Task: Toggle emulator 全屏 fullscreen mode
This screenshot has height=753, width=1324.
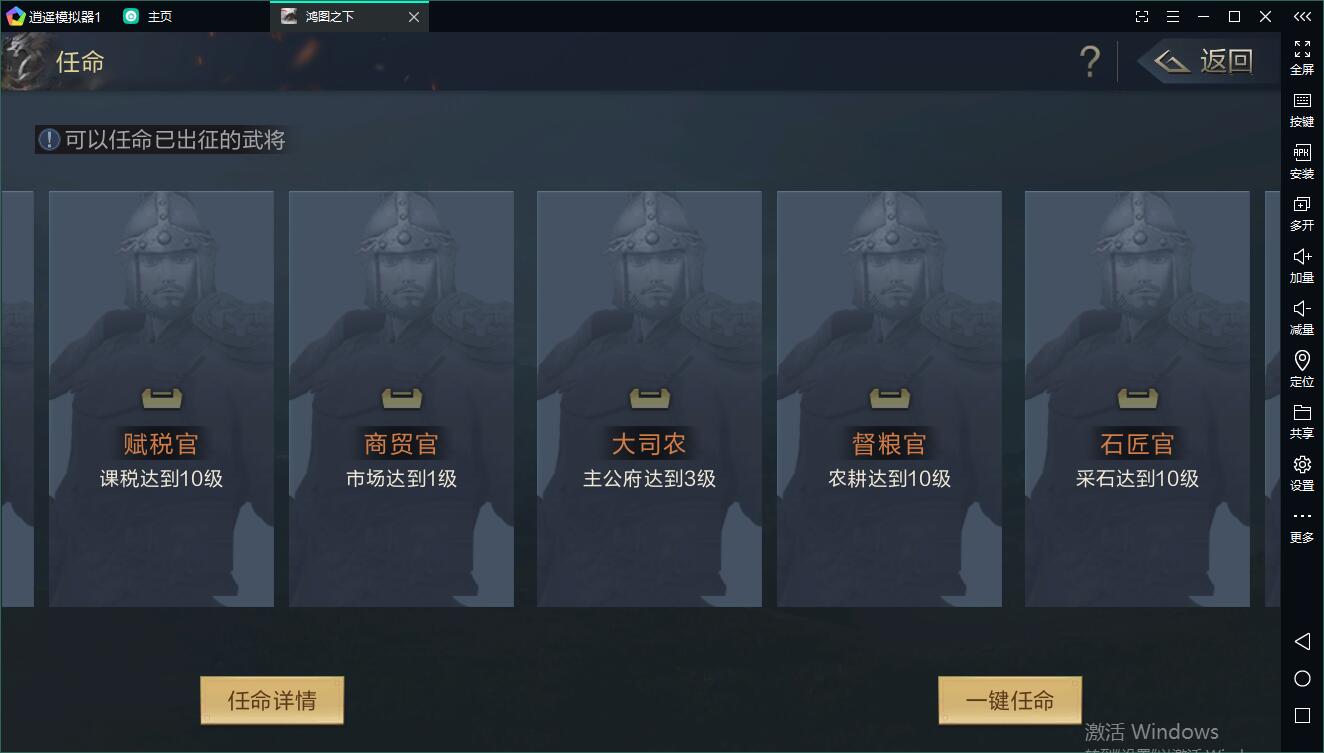Action: tap(1302, 57)
